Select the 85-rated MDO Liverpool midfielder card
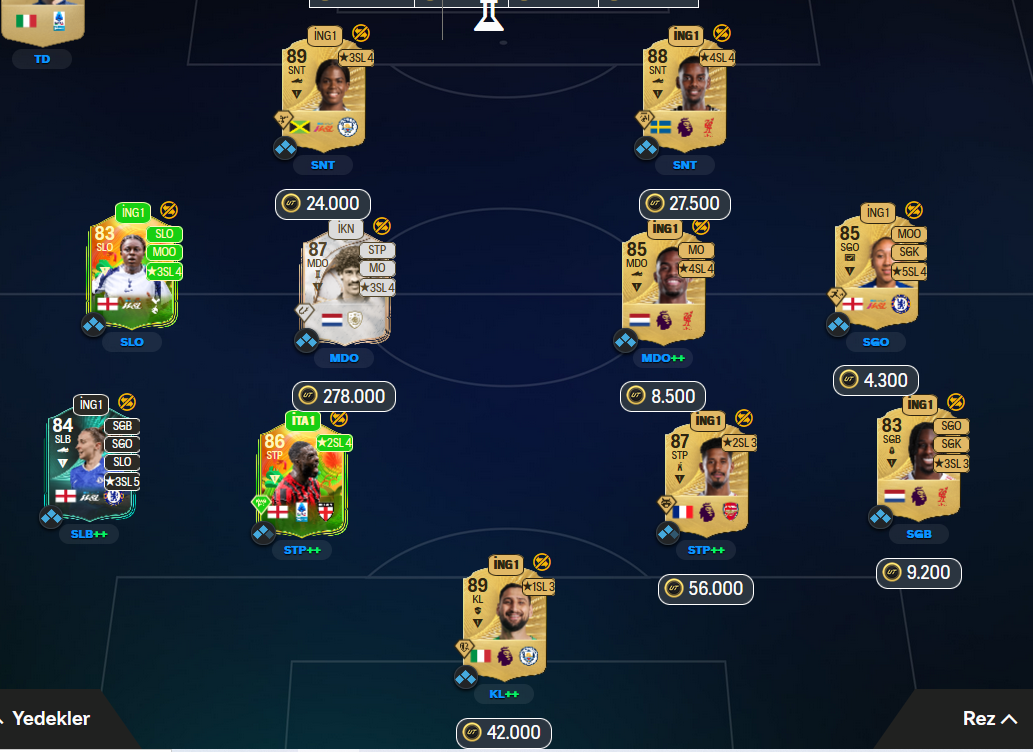Viewport: 1033px width, 752px height. [664, 282]
